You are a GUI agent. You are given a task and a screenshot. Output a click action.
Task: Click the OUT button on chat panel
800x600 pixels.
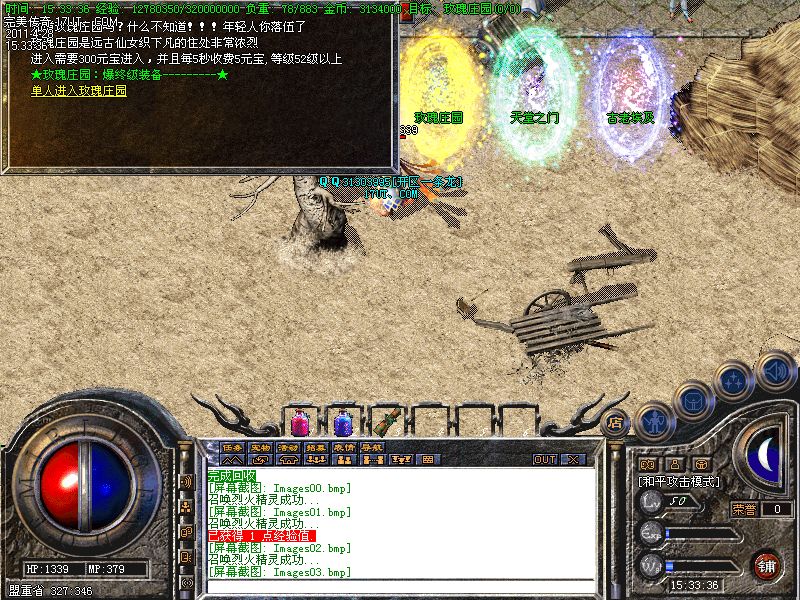(x=544, y=460)
